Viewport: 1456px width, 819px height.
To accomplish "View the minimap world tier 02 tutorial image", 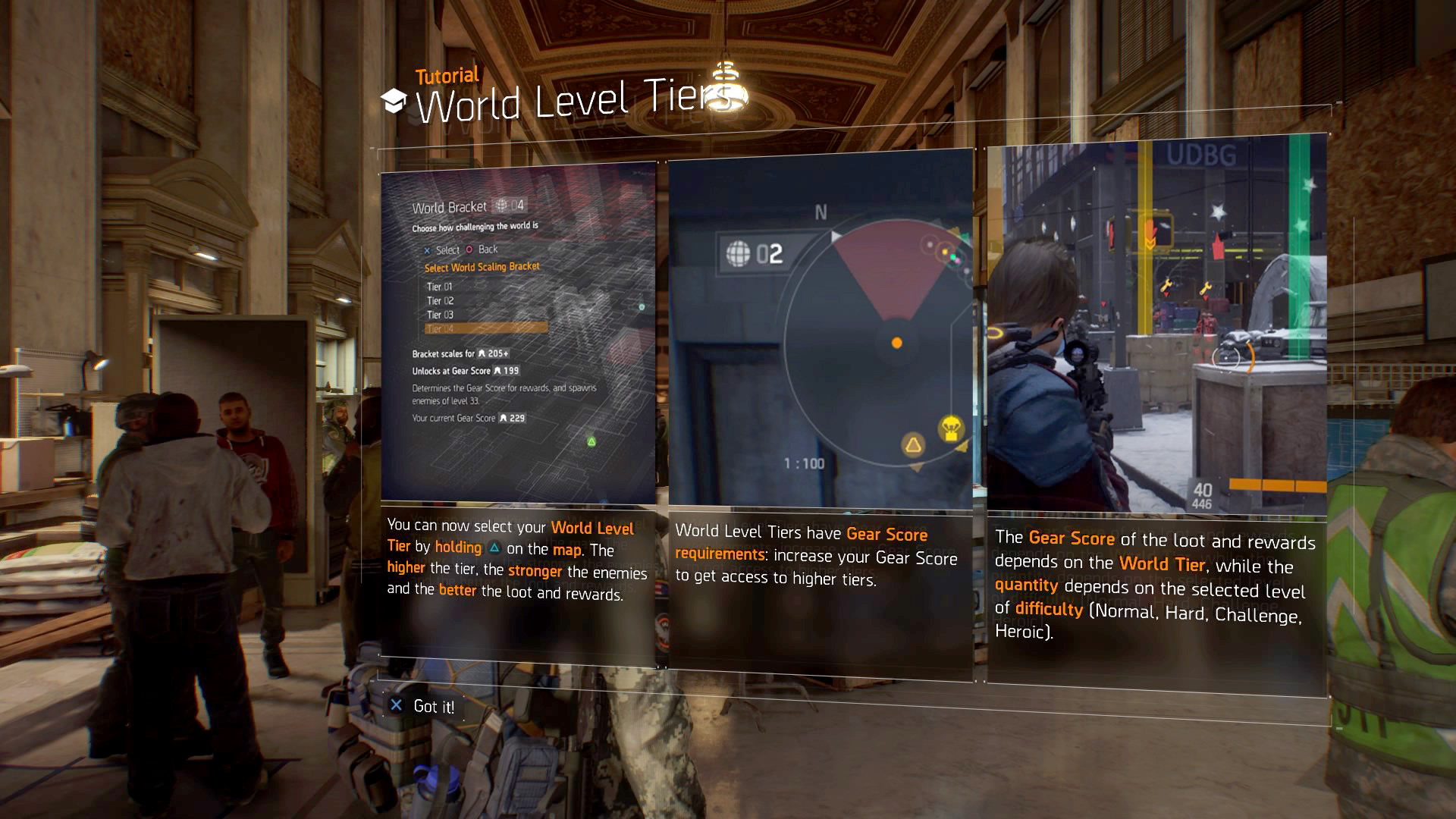I will (x=821, y=330).
